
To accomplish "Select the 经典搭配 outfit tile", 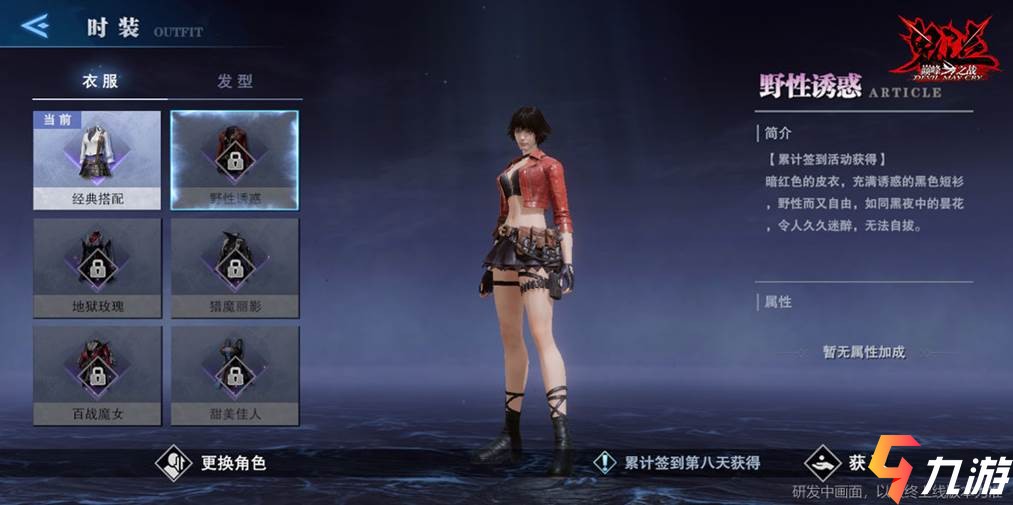I will pos(97,160).
